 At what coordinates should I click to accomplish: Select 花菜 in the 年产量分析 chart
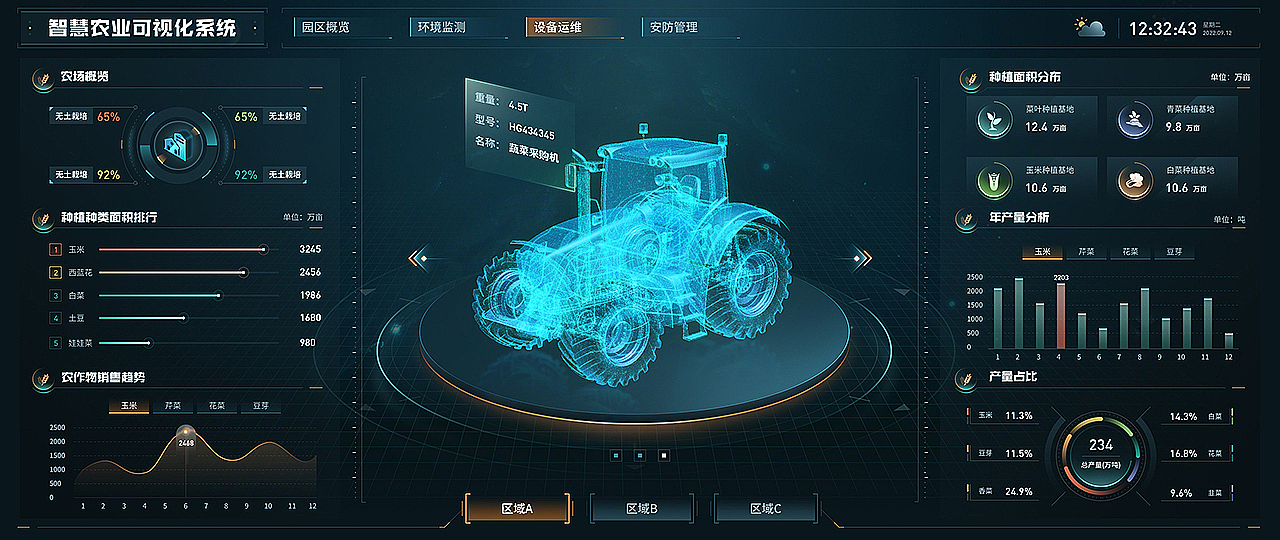point(1130,253)
